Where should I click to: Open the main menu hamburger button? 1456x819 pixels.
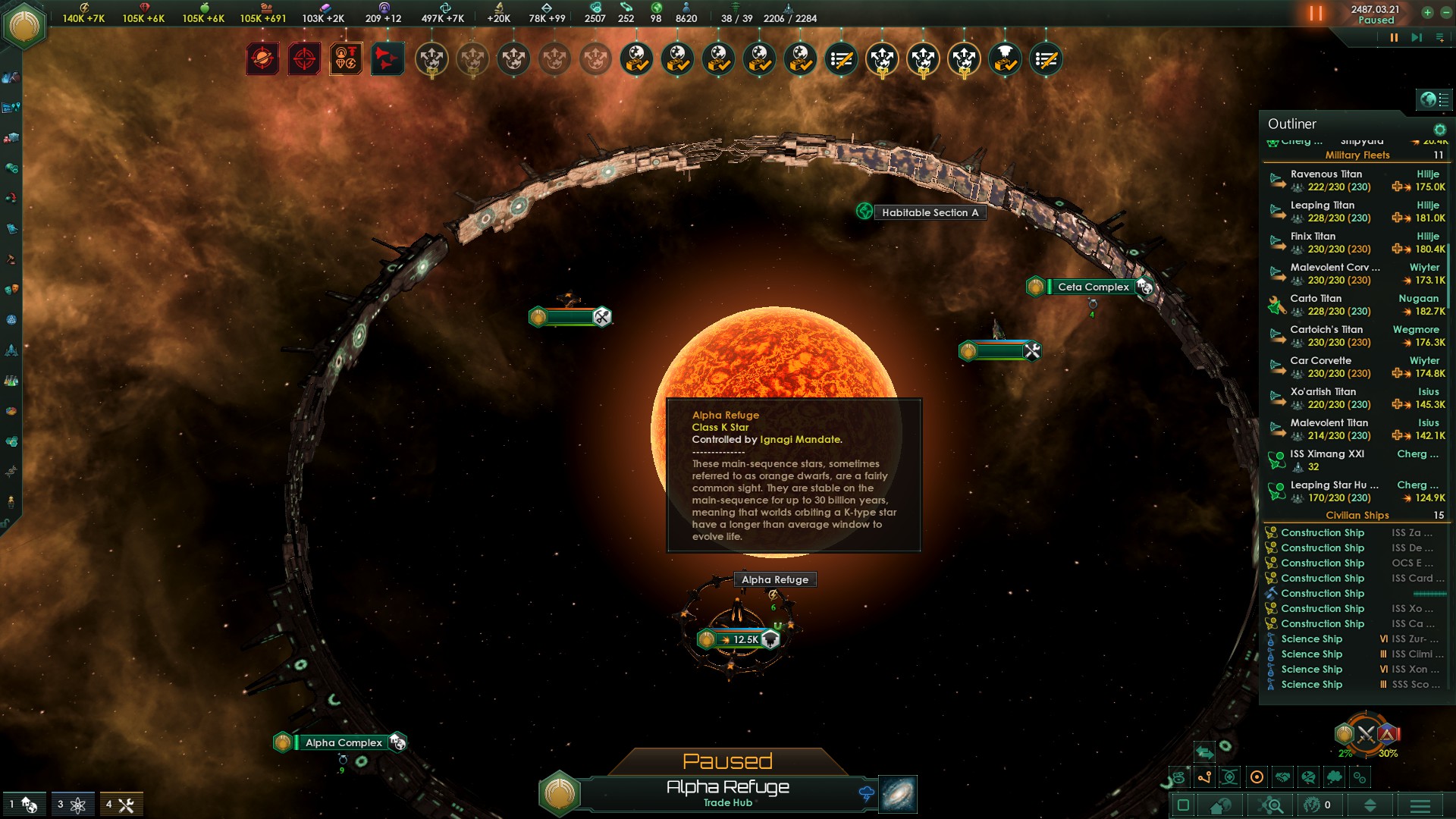click(1420, 805)
